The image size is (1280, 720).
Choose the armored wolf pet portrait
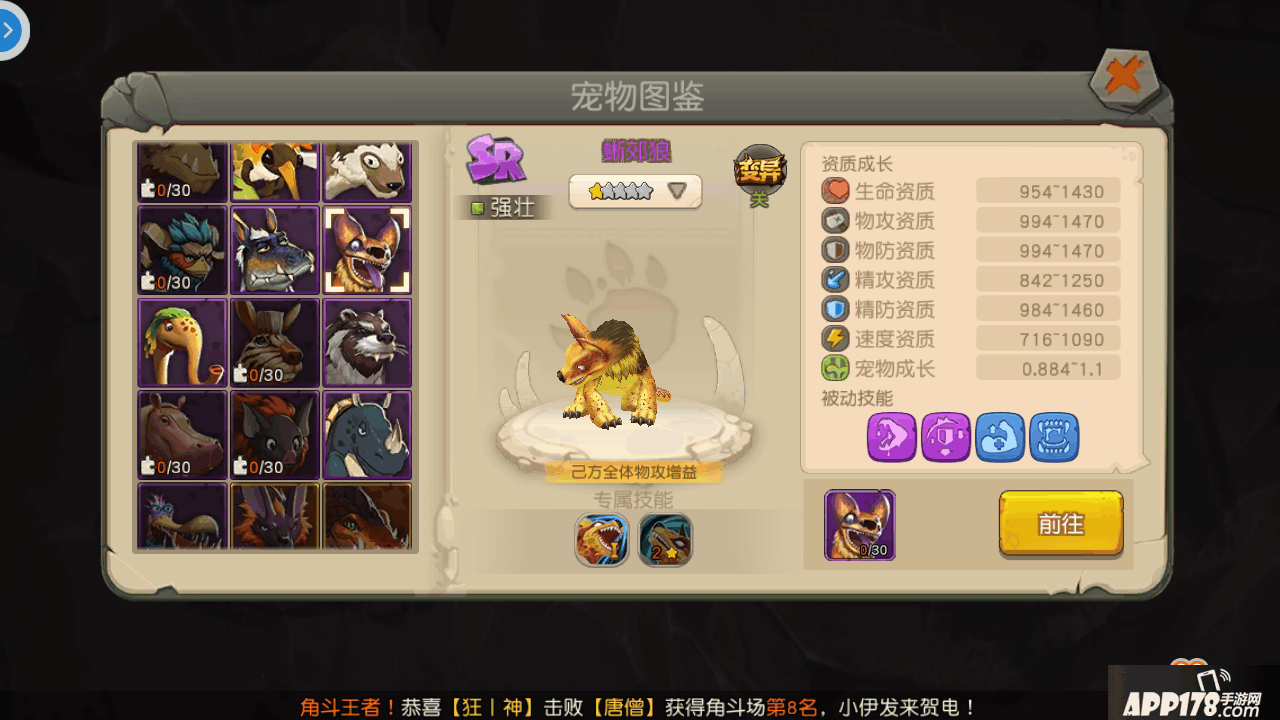point(275,250)
